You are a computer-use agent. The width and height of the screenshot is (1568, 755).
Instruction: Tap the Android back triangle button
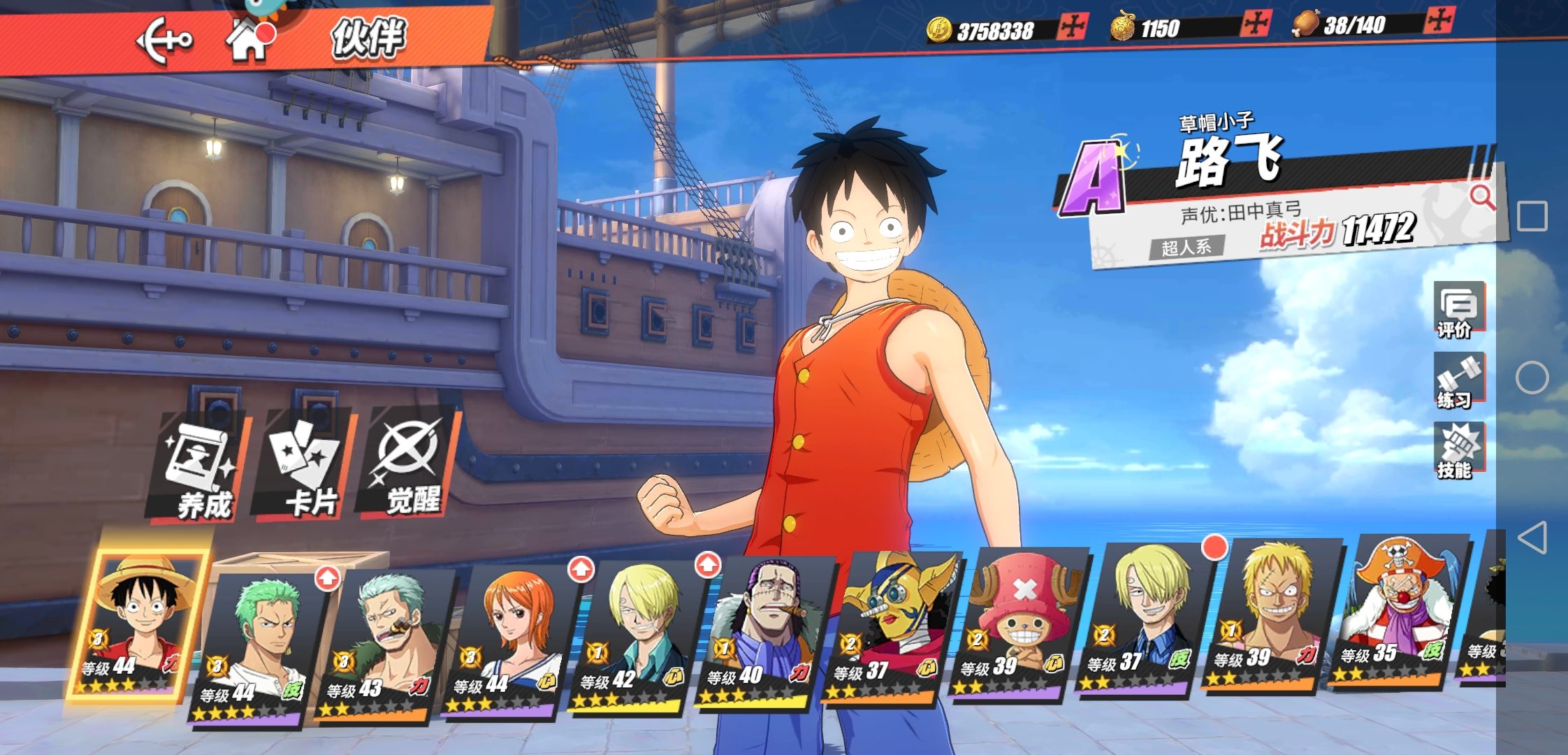coord(1532,538)
